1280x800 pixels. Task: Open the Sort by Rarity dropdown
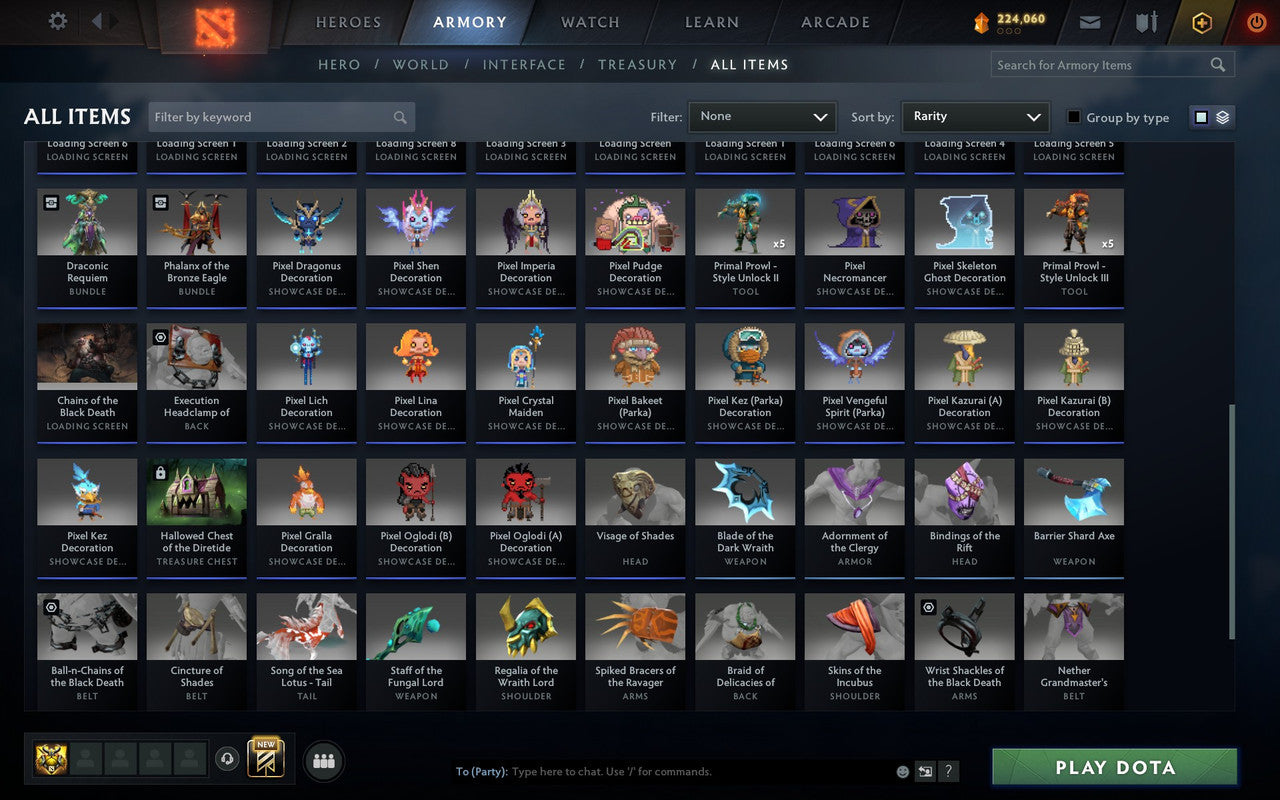coord(975,116)
